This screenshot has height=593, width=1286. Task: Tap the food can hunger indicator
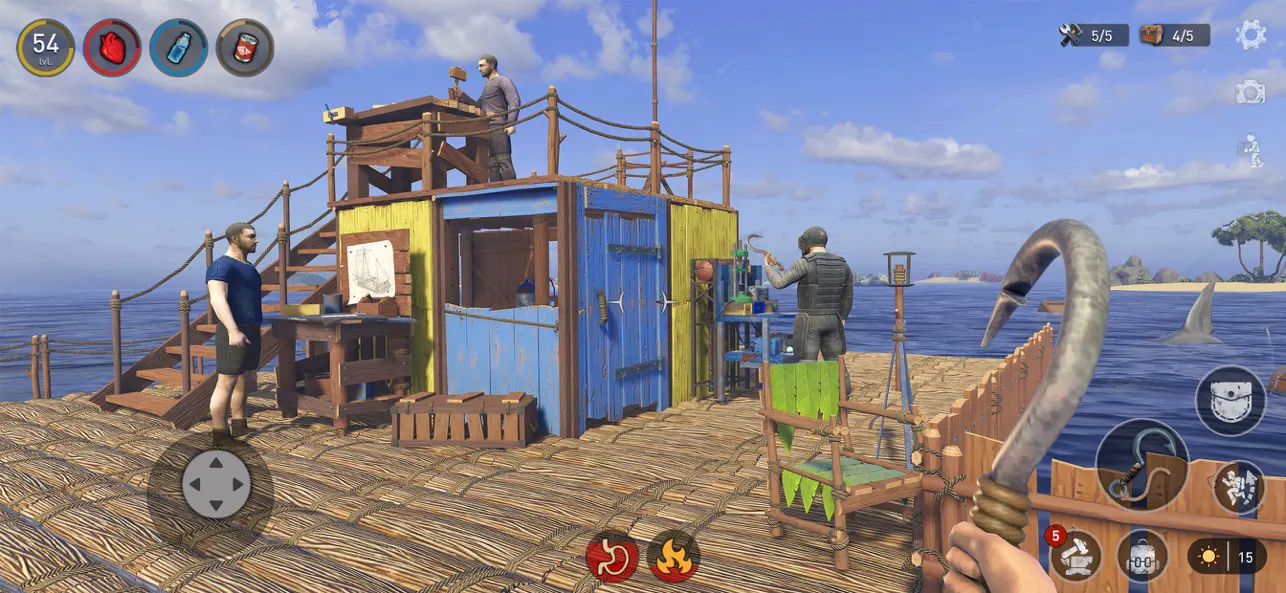coord(245,47)
